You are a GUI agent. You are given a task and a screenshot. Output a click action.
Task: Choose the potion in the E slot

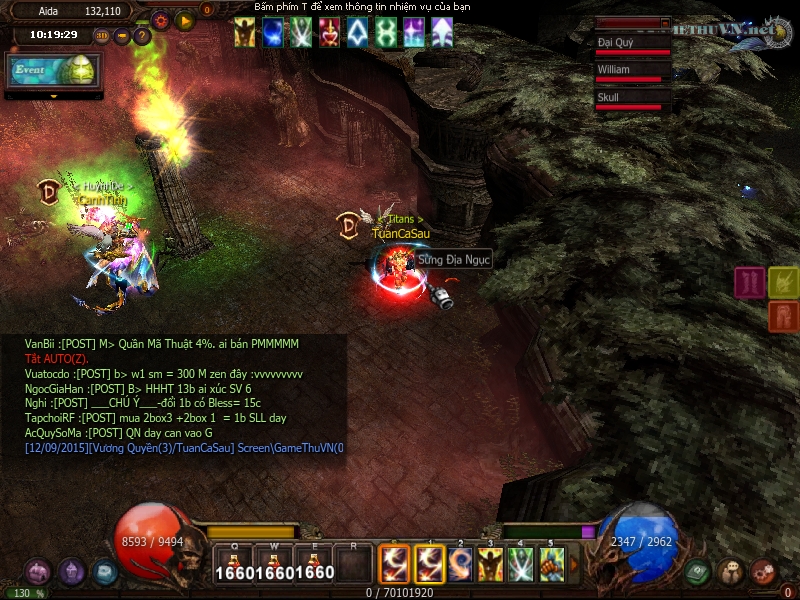pyautogui.click(x=314, y=563)
